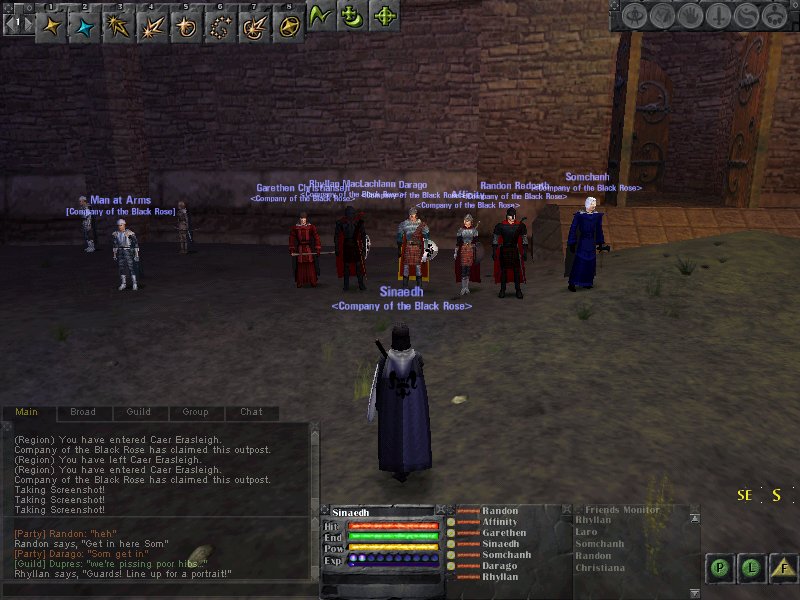Click the green P button
Screen dimensions: 800x600
(719, 568)
